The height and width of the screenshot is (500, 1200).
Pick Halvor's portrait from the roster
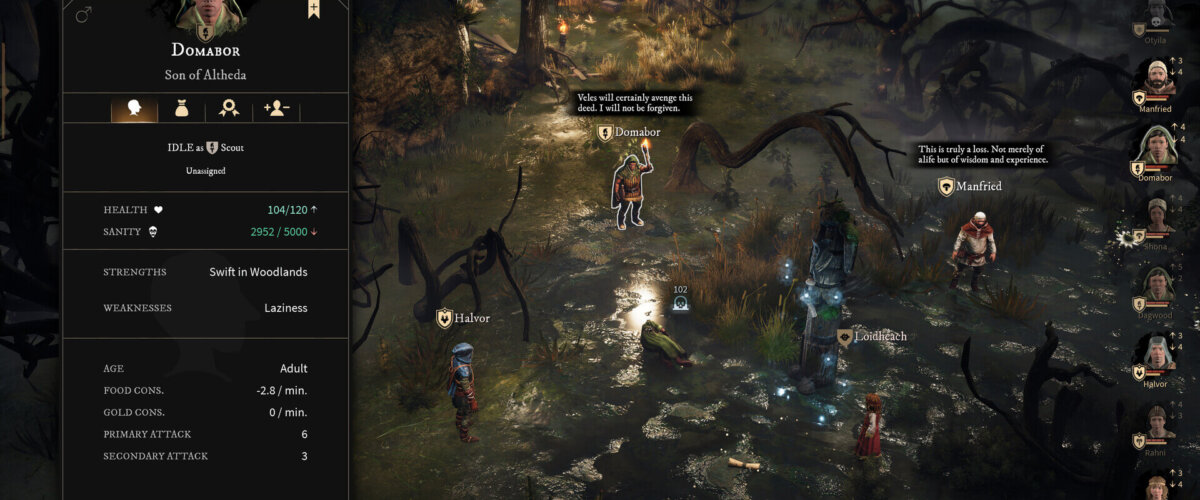[1157, 353]
